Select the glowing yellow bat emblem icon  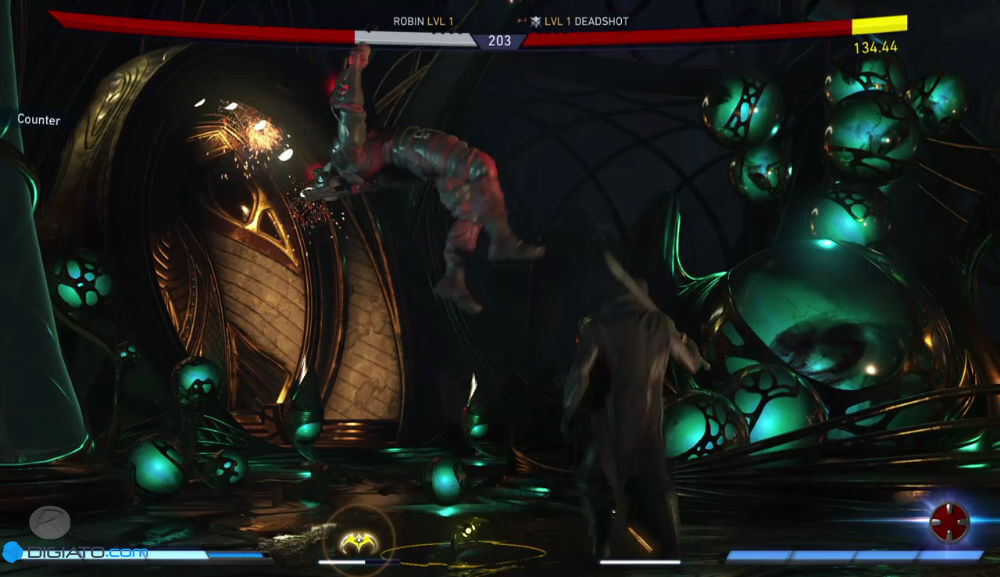[x=357, y=541]
